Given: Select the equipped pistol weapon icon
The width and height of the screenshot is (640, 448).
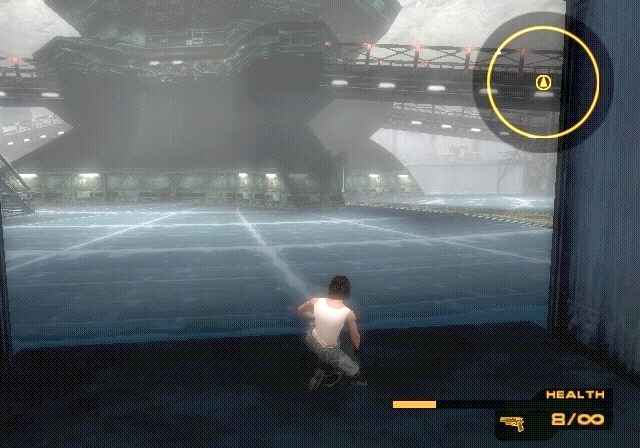Looking at the screenshot, I should pos(512,422).
